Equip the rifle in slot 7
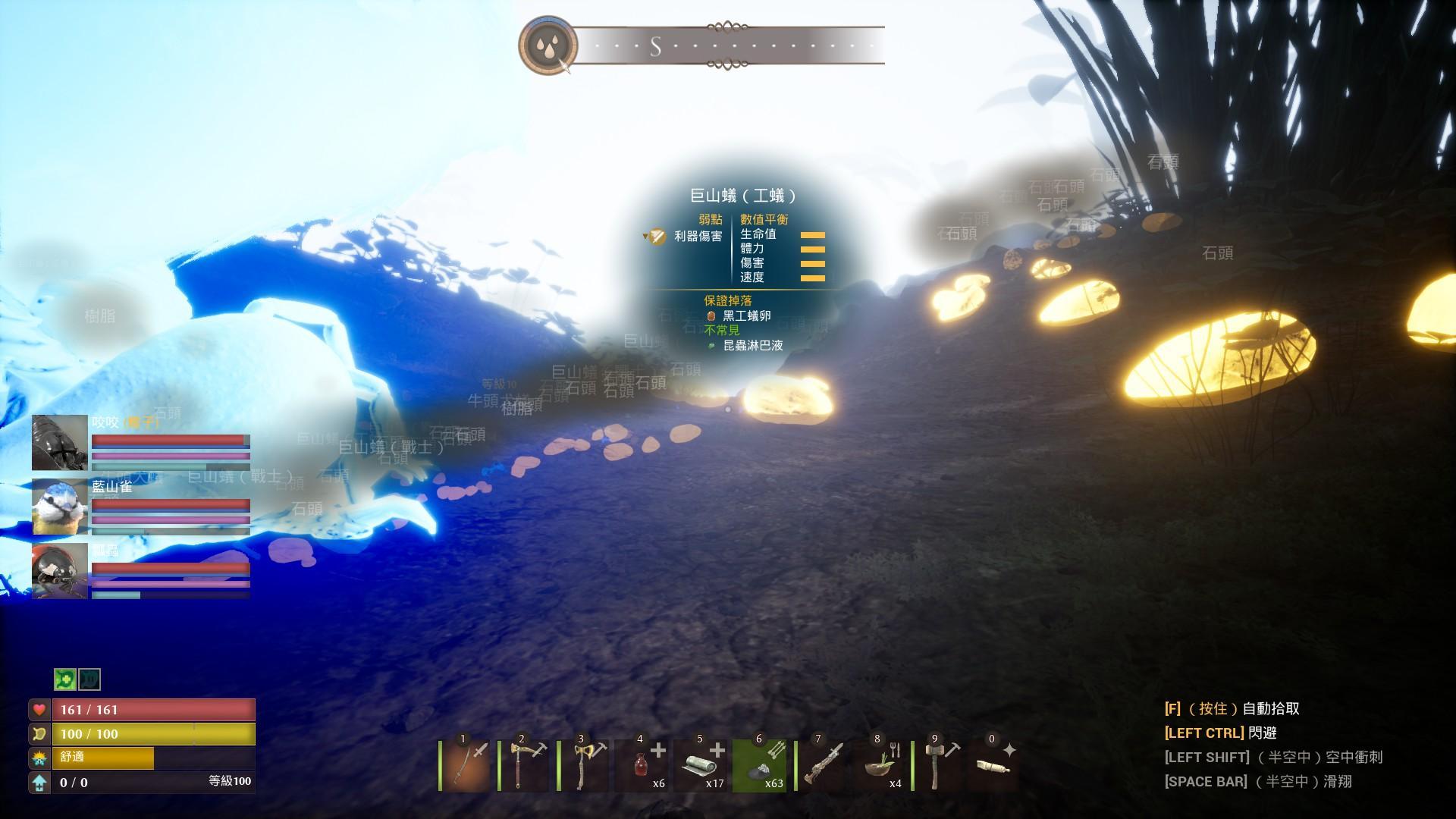The width and height of the screenshot is (1456, 819). [821, 766]
